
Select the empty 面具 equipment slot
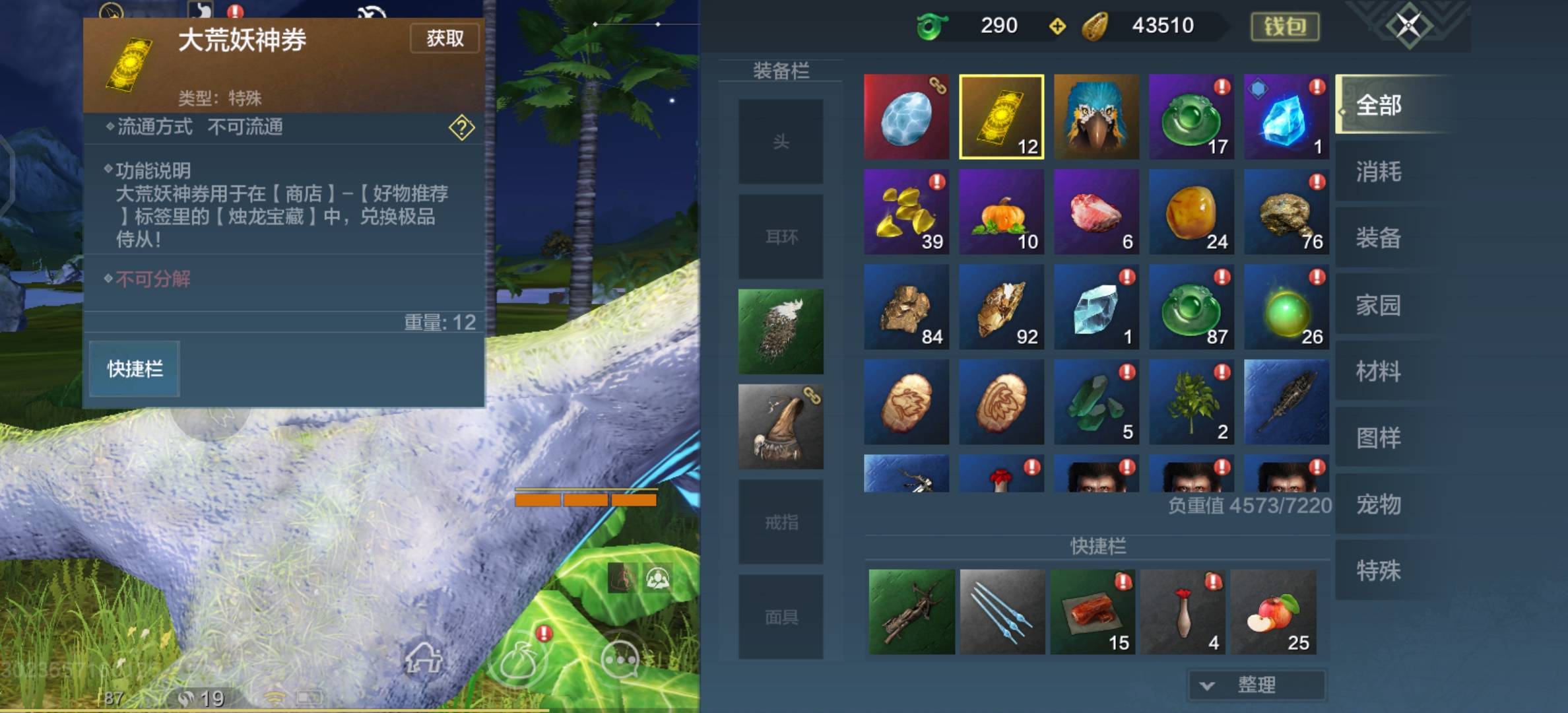(x=781, y=617)
